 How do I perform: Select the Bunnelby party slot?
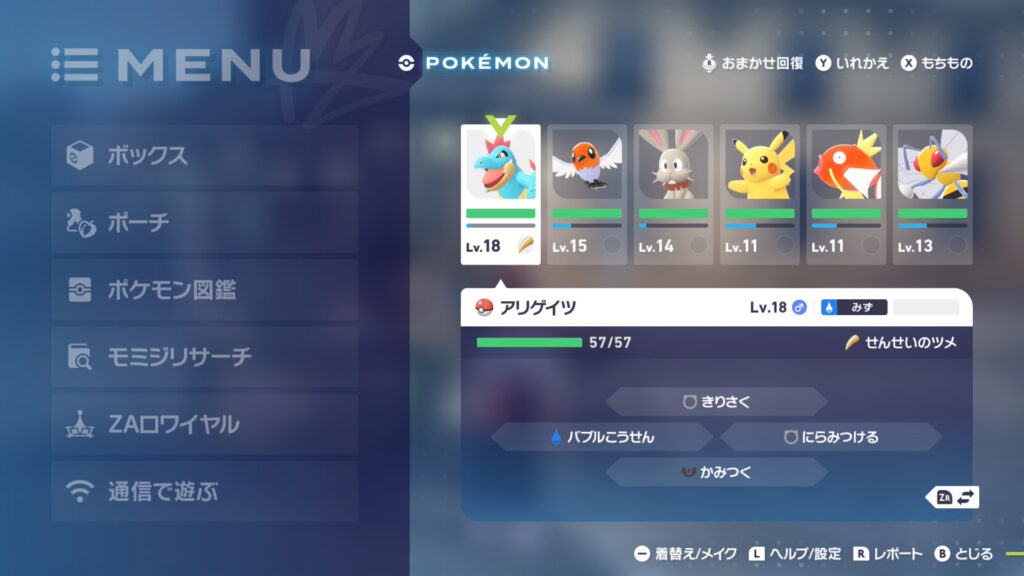point(673,194)
